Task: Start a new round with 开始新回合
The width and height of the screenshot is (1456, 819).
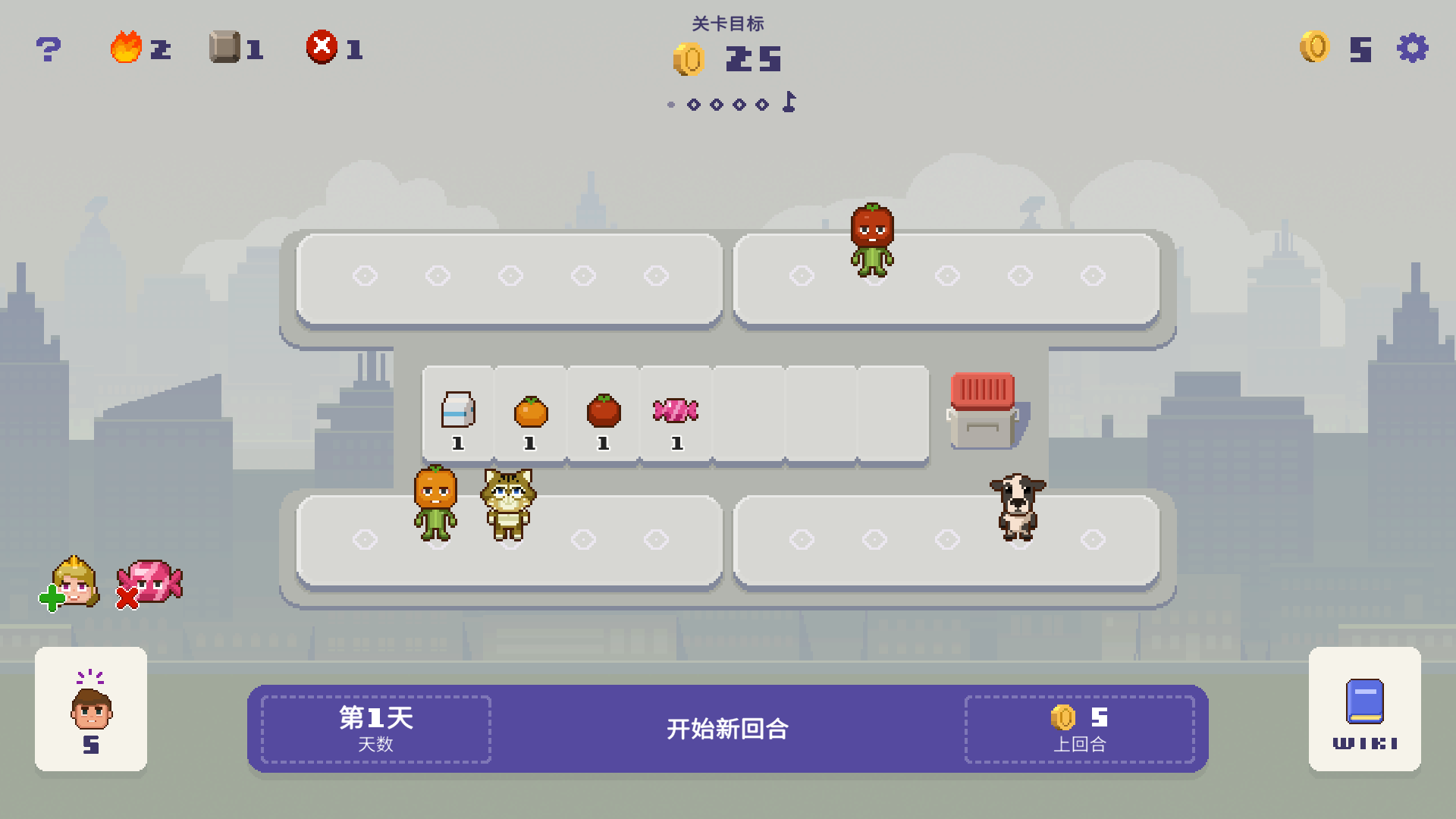Action: click(727, 729)
